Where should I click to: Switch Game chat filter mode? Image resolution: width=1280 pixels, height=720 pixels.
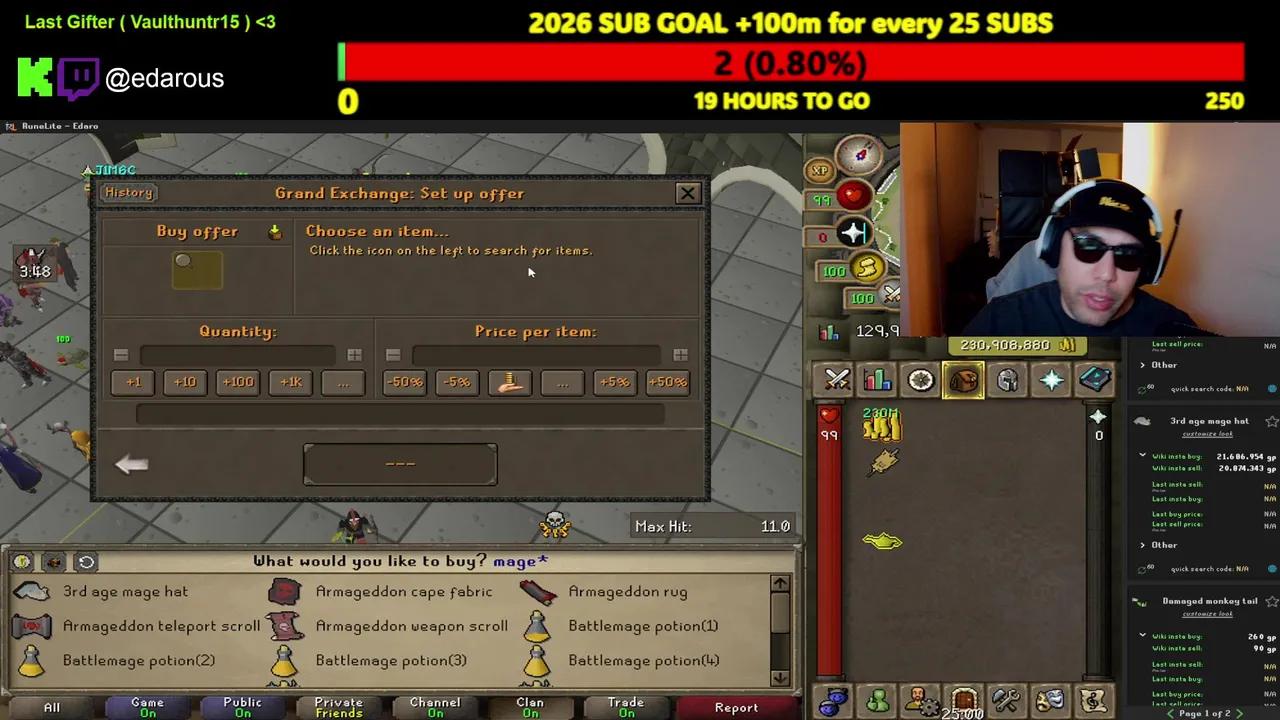coord(146,706)
